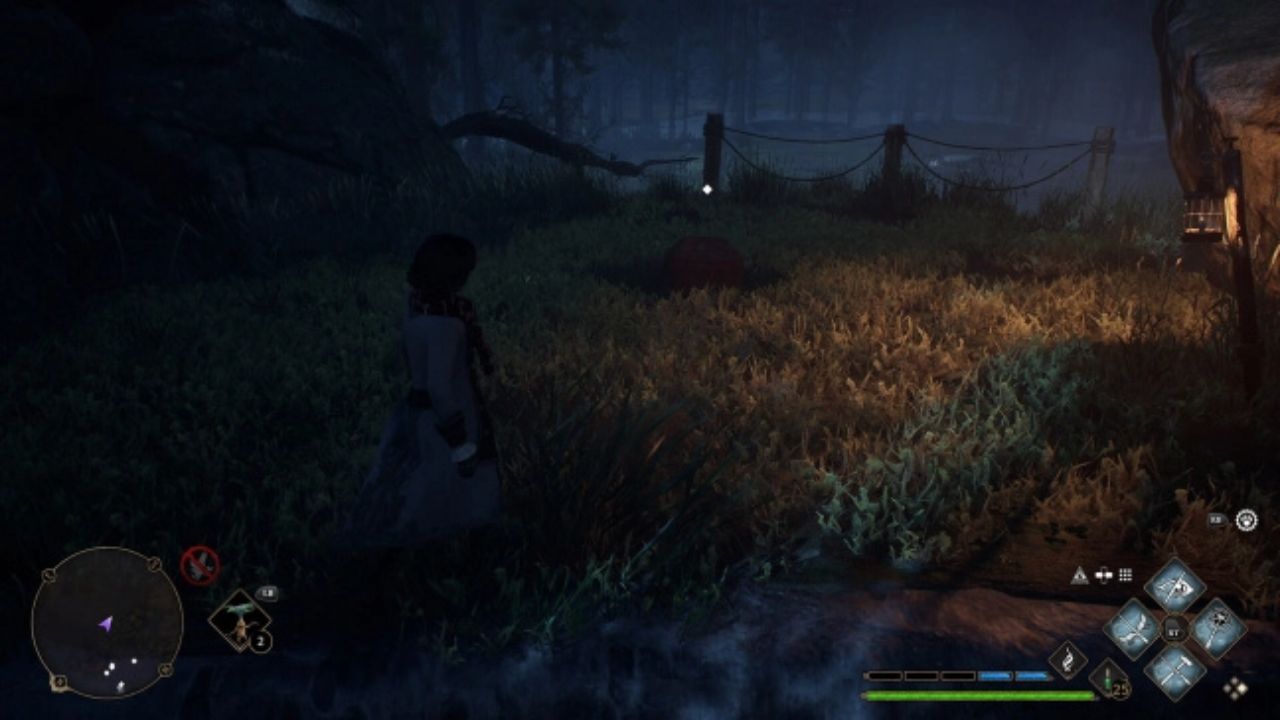
Task: Select the equipped Mandrake item diamond
Action: coord(240,621)
